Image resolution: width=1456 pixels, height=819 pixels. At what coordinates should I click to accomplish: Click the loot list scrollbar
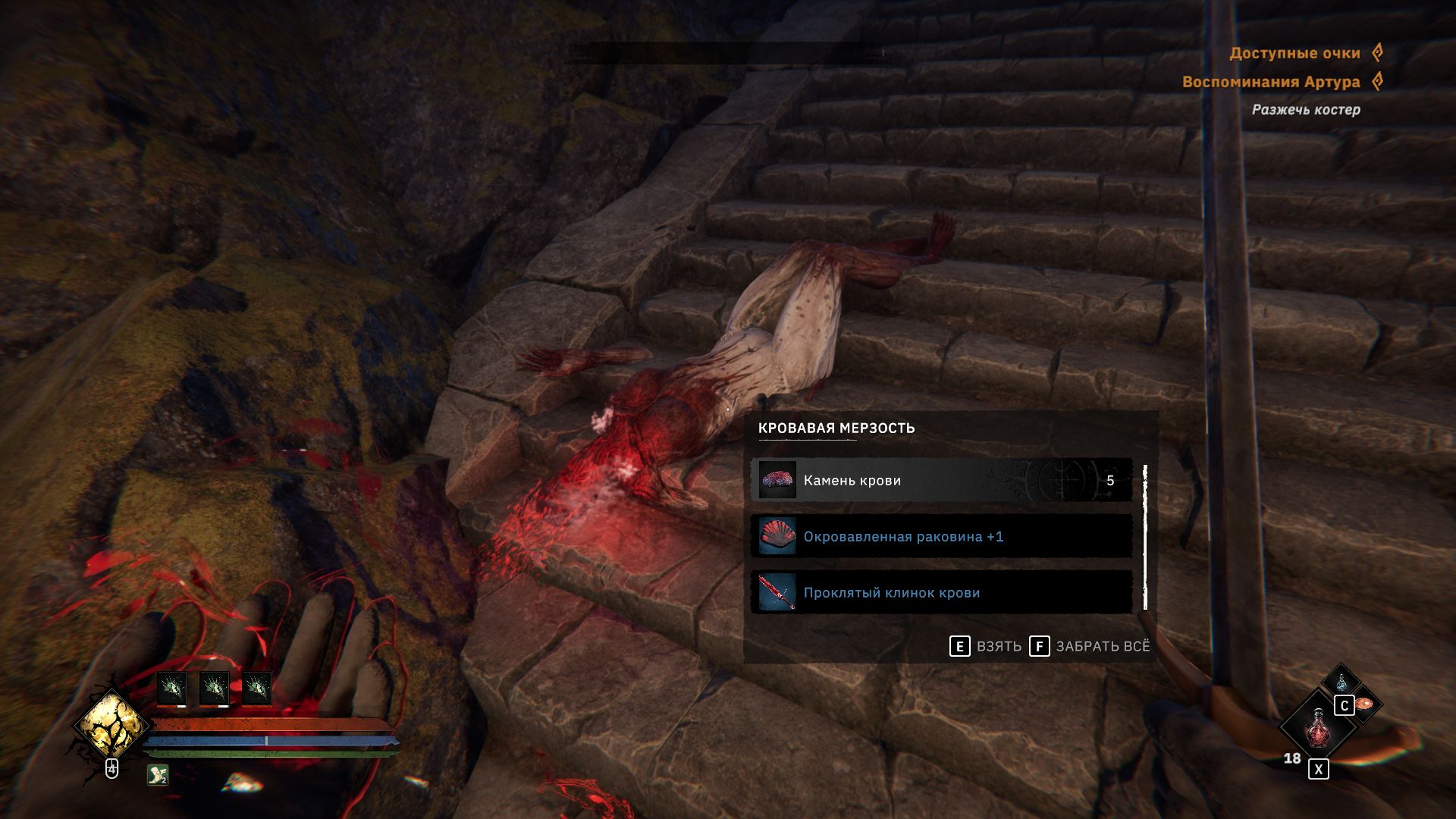point(1145,537)
